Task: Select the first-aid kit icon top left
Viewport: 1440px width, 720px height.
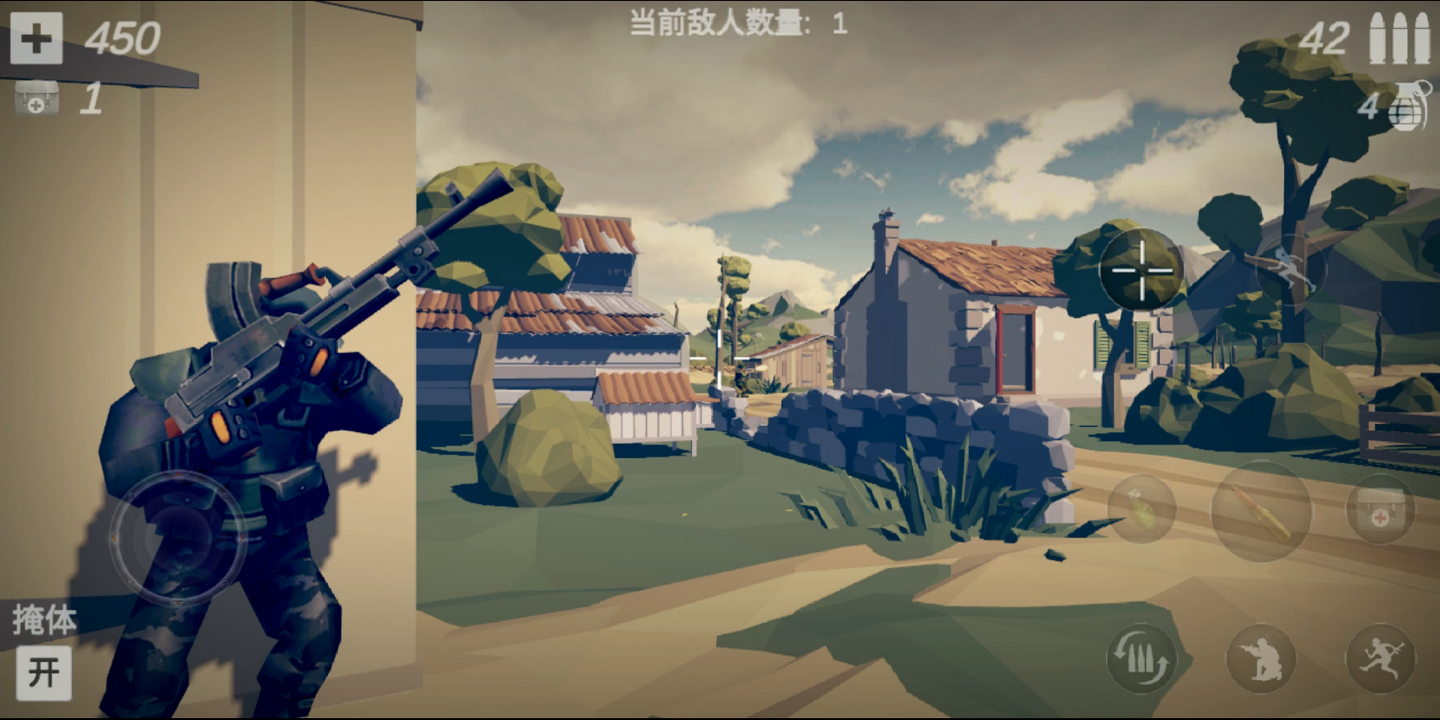Action: coord(36,100)
